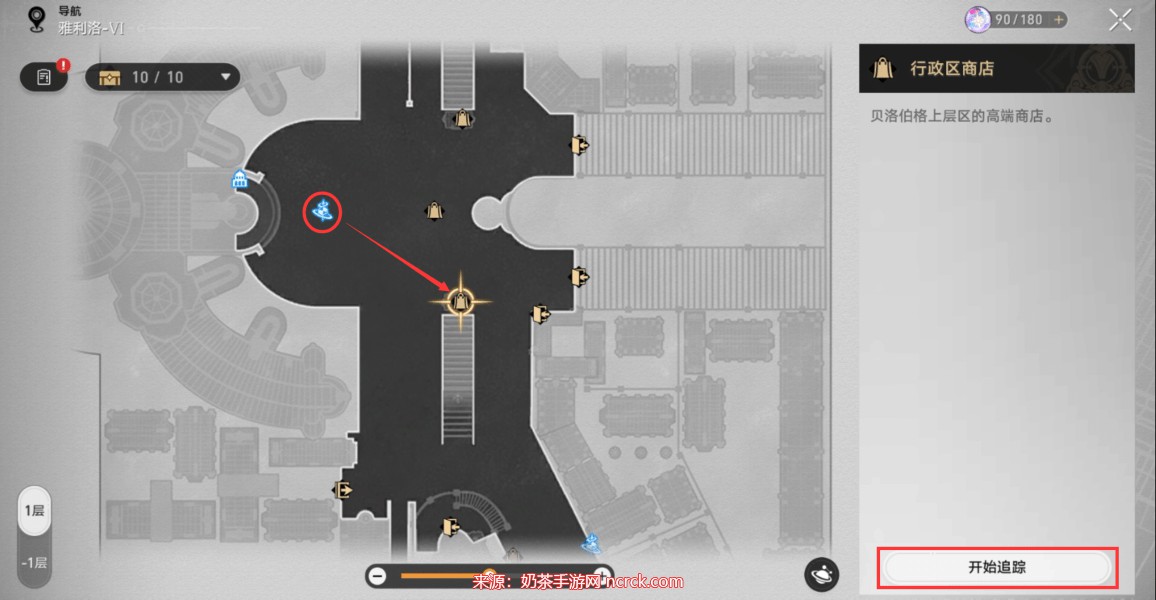
Task: Select the highlighted administrative district shop marker
Action: click(460, 299)
